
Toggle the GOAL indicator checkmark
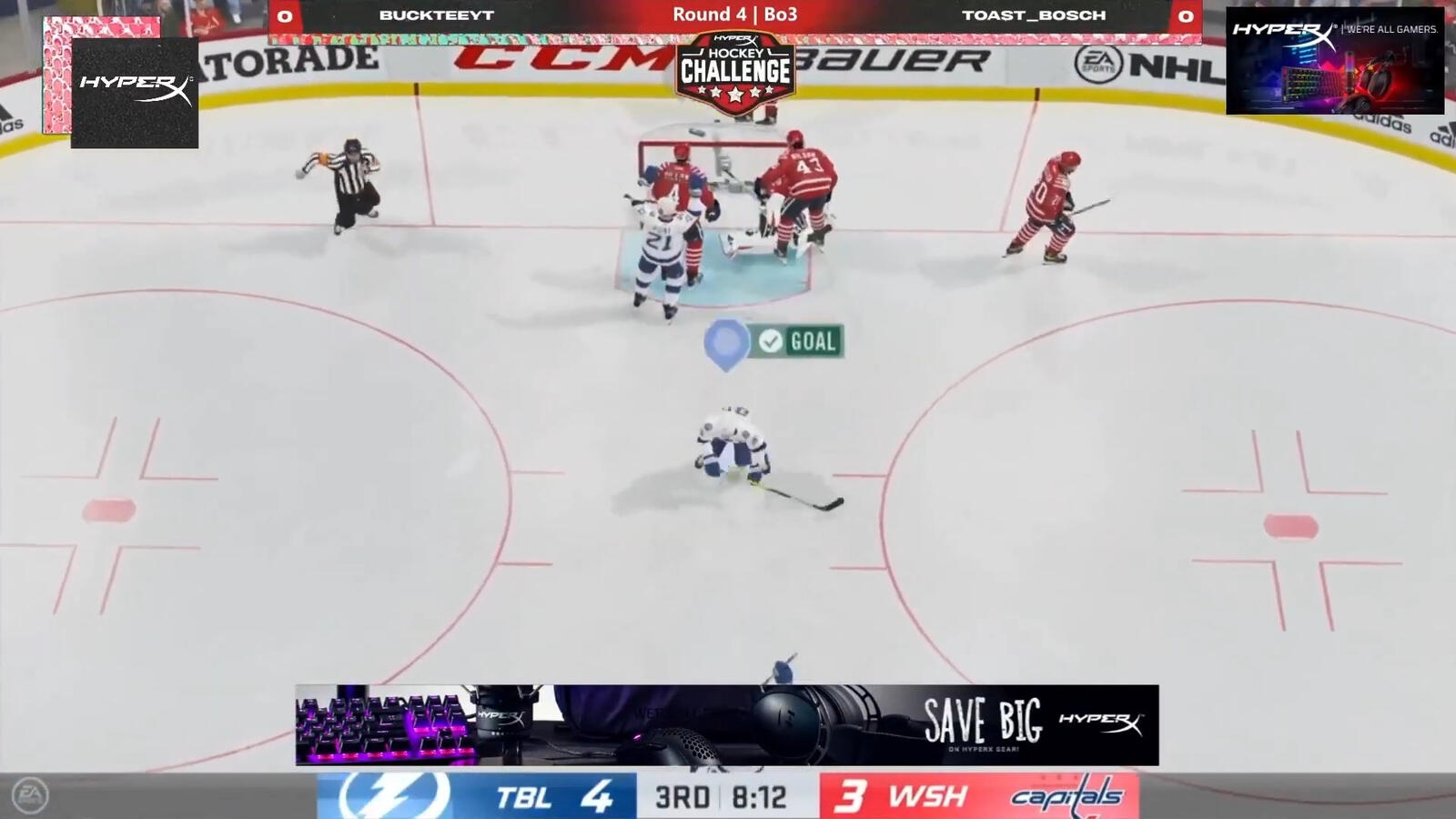point(770,343)
